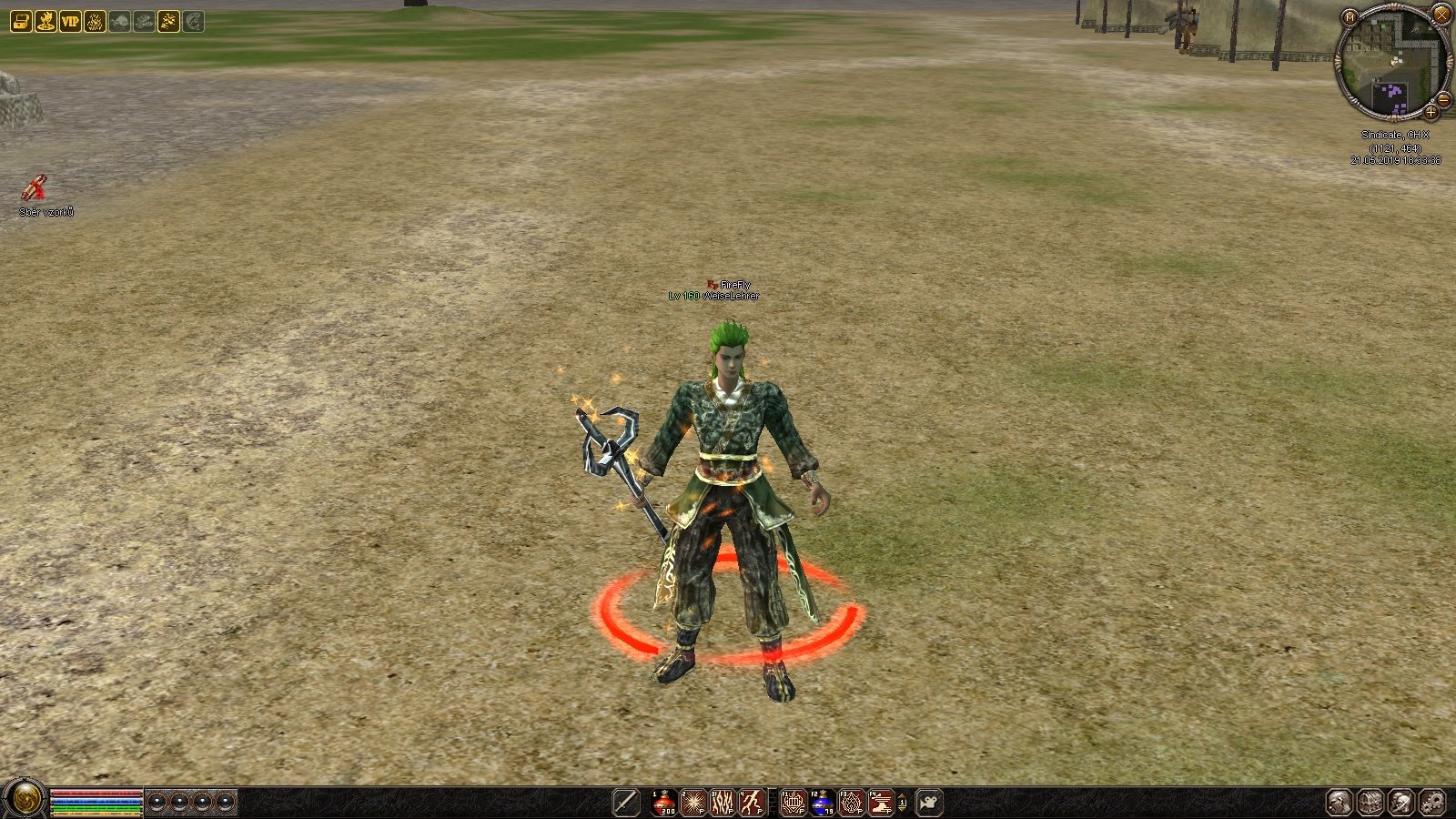Activate the F1 skill icon
The width and height of the screenshot is (1456, 819).
coord(794,803)
